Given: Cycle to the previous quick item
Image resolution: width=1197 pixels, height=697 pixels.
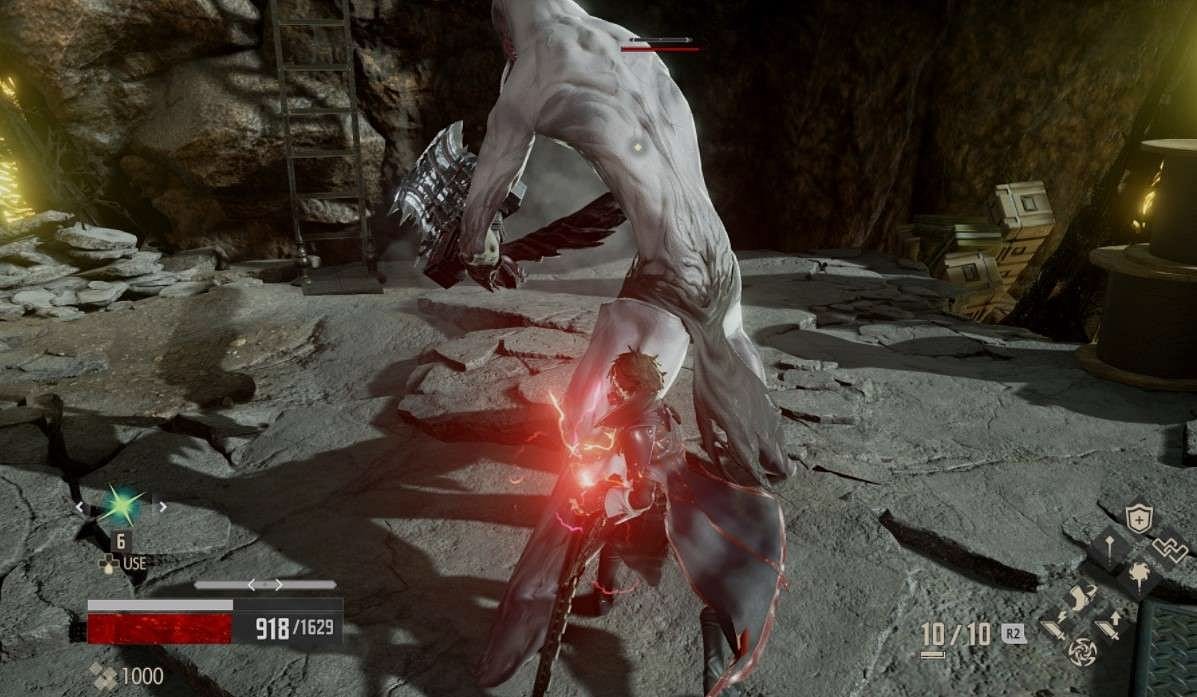Looking at the screenshot, I should (x=81, y=508).
